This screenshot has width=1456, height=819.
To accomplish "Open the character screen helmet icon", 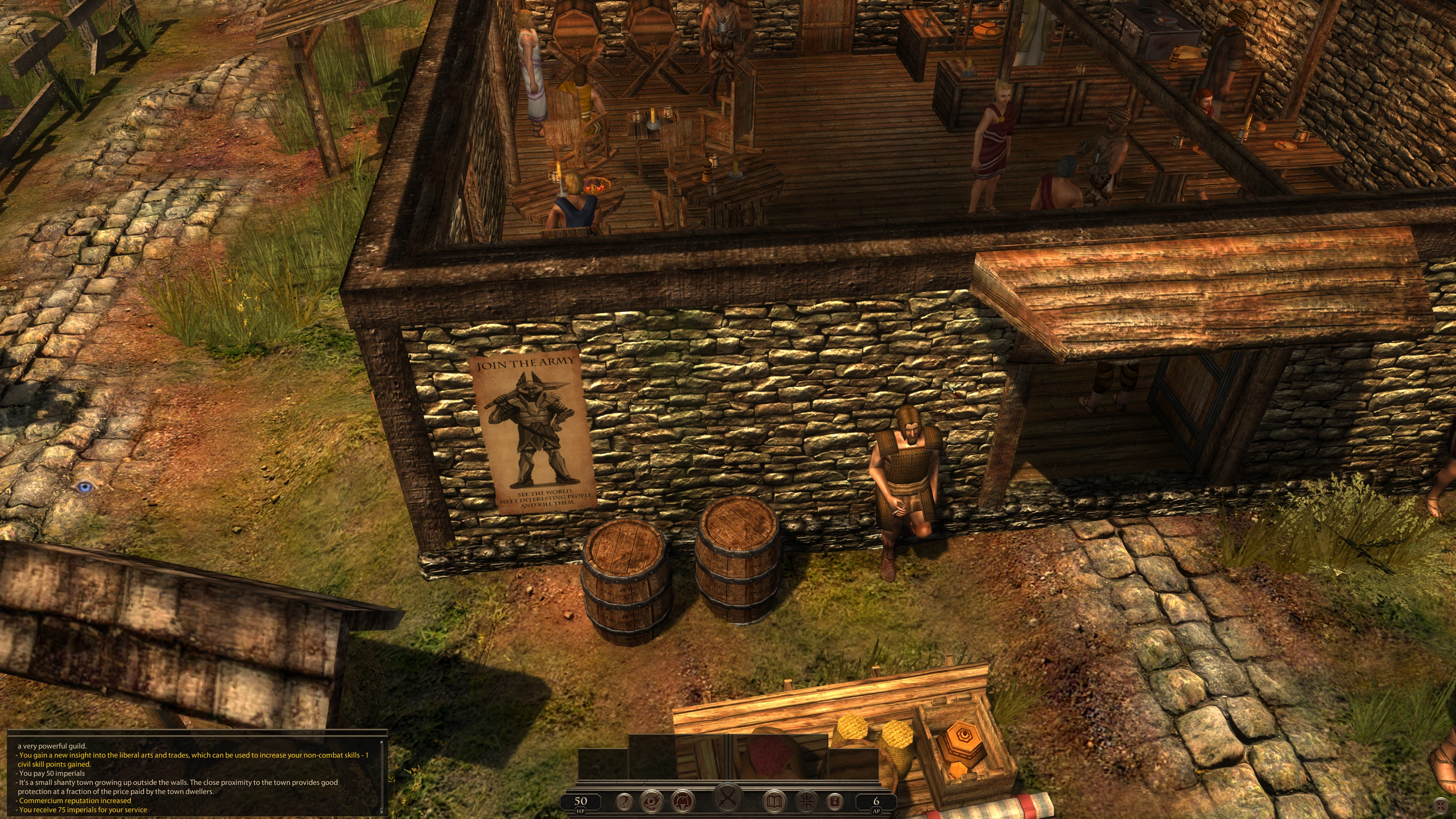I will [682, 801].
